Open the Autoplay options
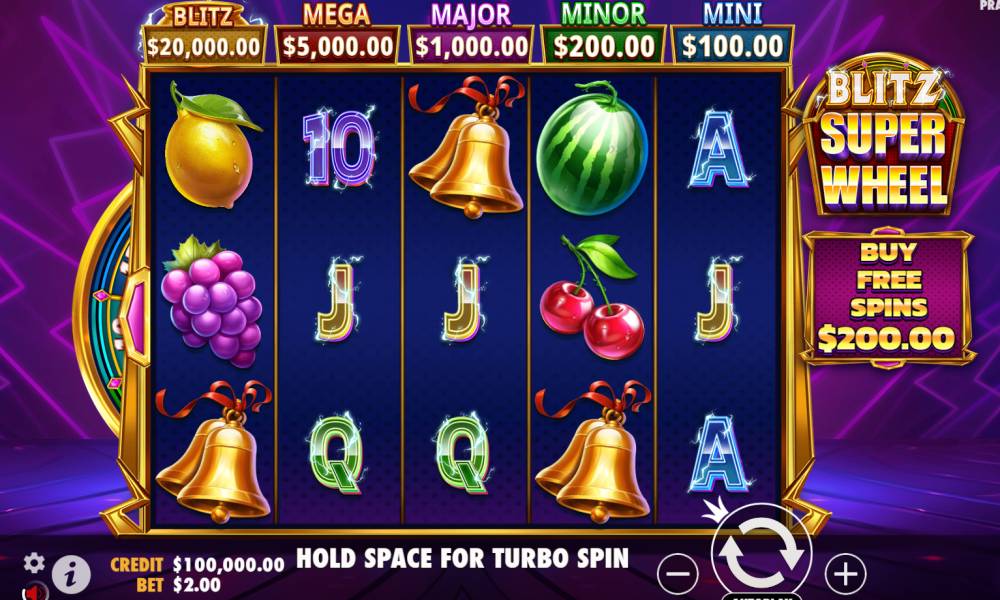The height and width of the screenshot is (600, 1000). (x=762, y=596)
